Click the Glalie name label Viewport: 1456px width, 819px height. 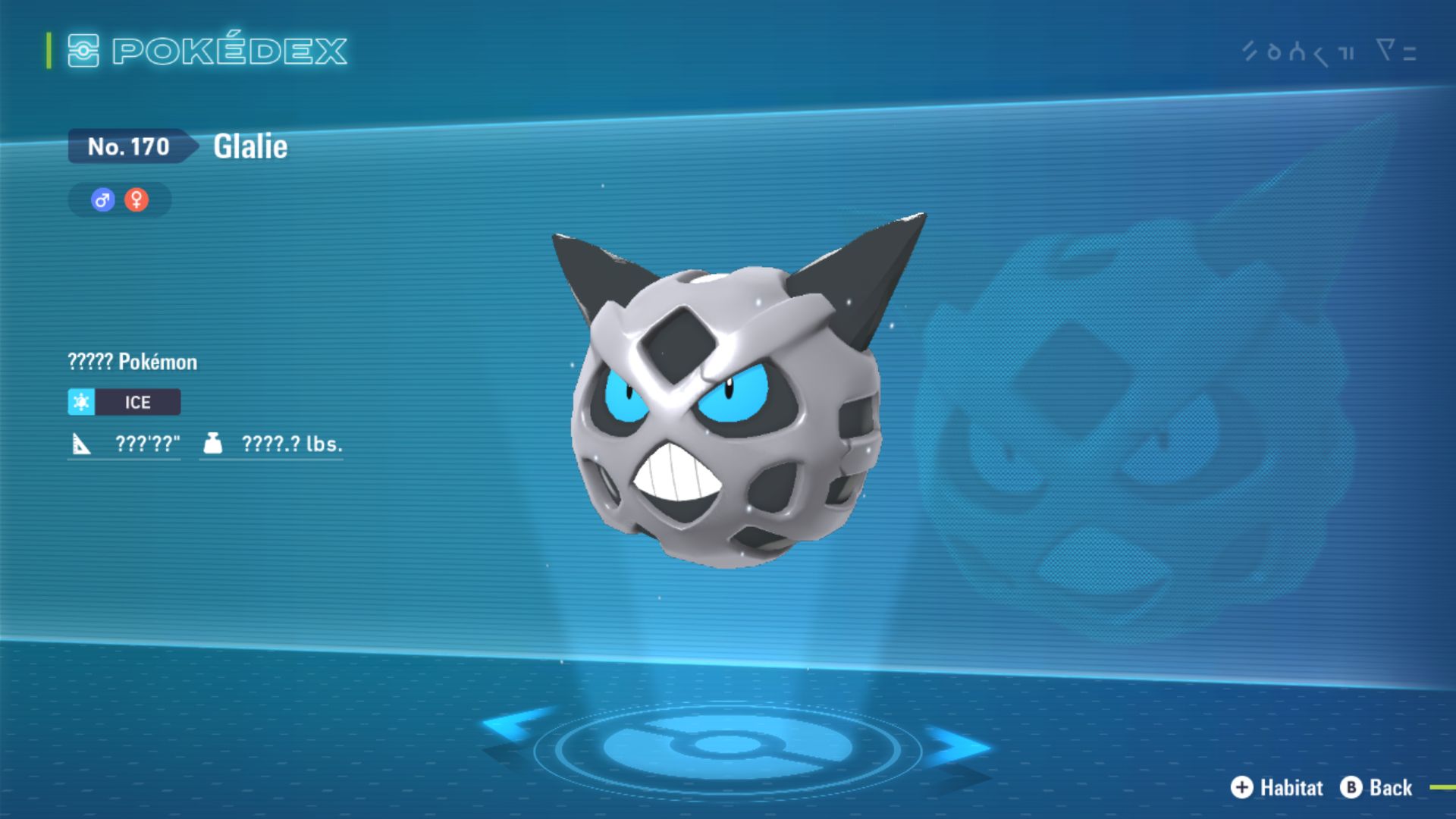pos(250,146)
